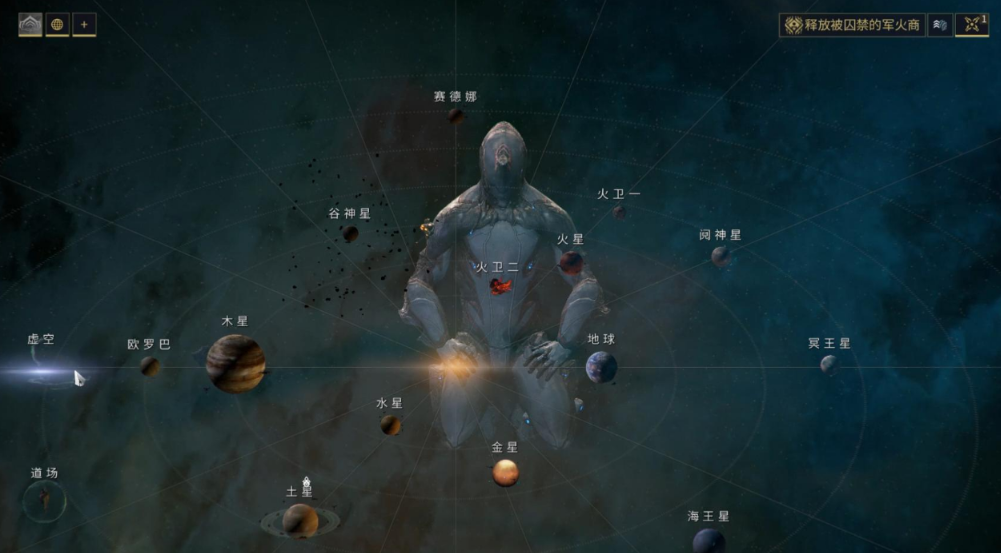Open the crossed-blades icon with badge 1
The width and height of the screenshot is (1001, 553).
971,25
